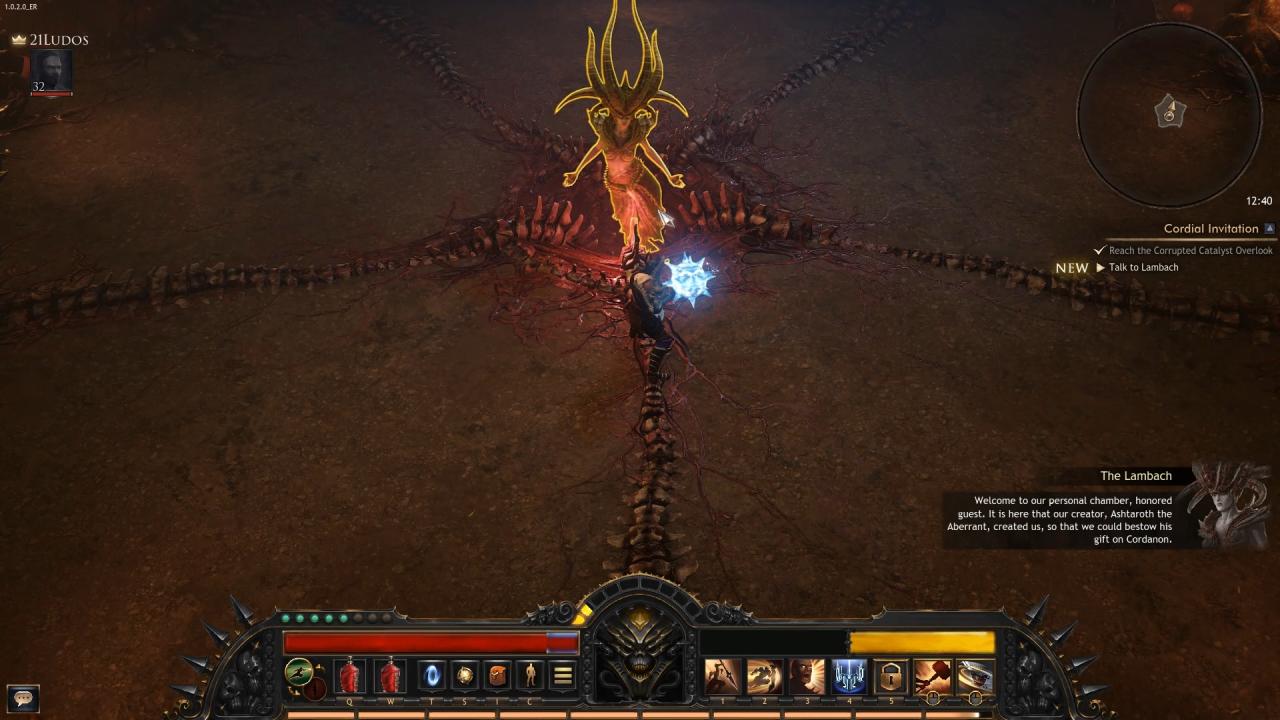Use the red potion bound to W

pos(391,676)
